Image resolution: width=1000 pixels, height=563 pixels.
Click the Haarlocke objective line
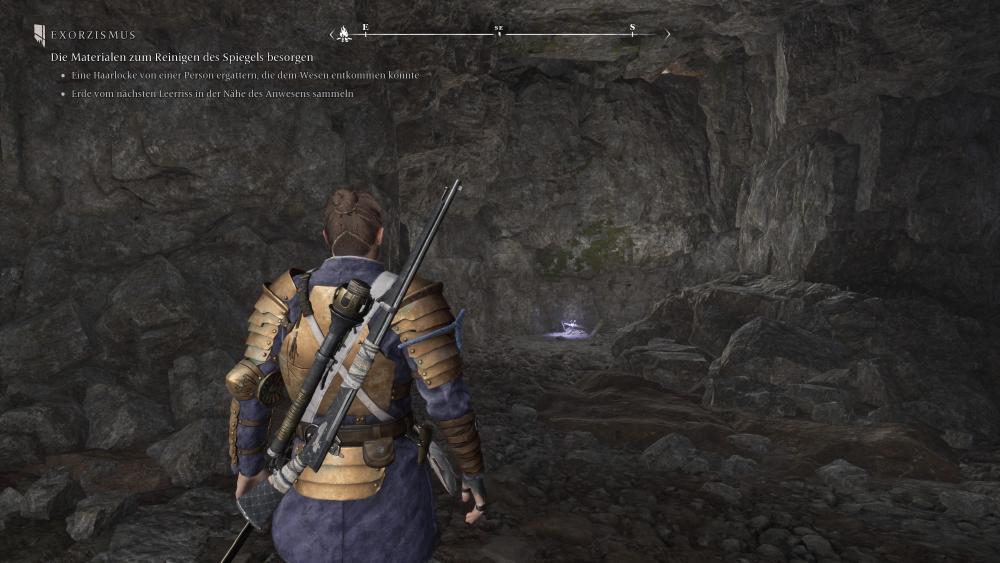(238, 76)
